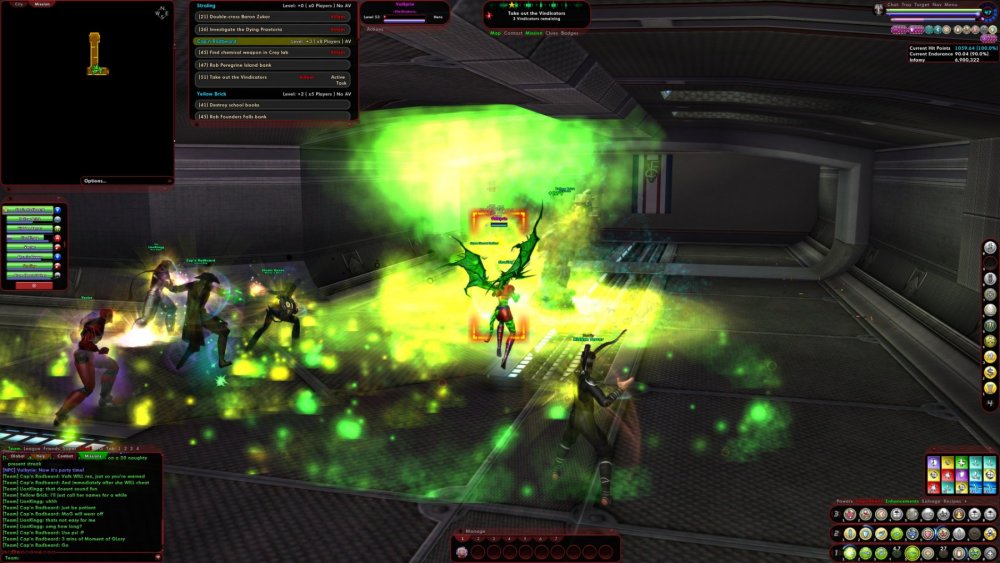Image resolution: width=1000 pixels, height=563 pixels.
Task: Open Menu in the top status bar
Action: (951, 4)
